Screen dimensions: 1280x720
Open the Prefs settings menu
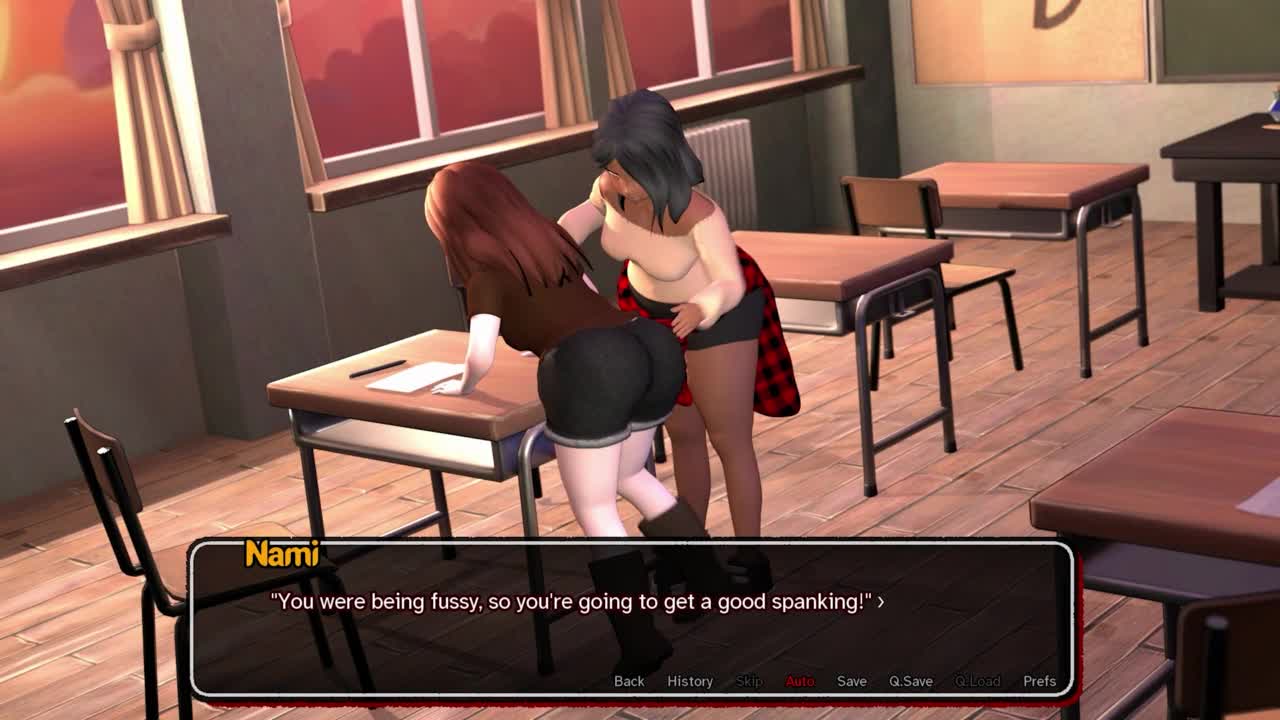pyautogui.click(x=1039, y=681)
